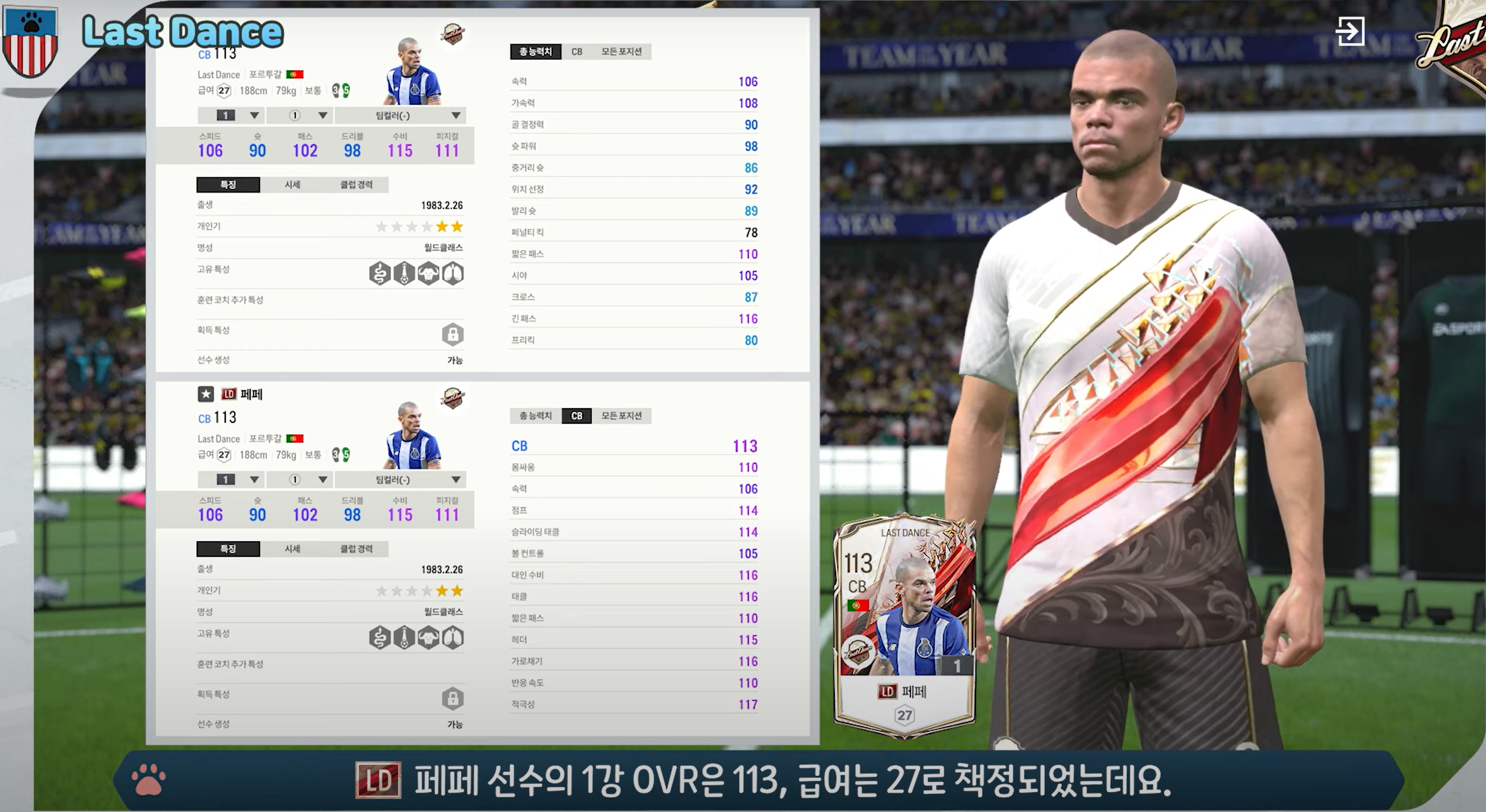Open 클럽 경력 tab in the starred 페페 panel
The image size is (1486, 812).
click(x=356, y=549)
